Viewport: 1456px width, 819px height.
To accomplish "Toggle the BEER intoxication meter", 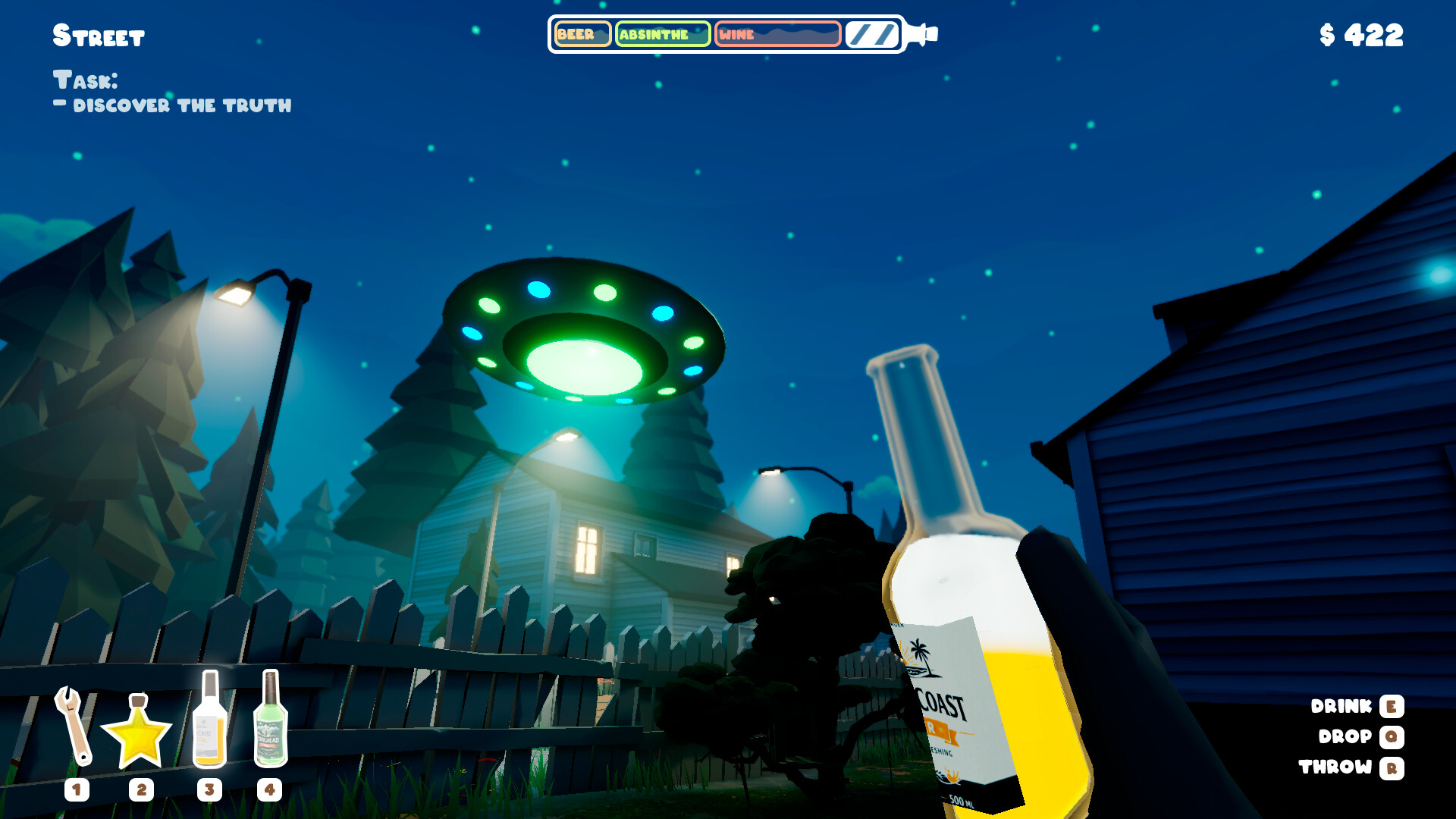I will pyautogui.click(x=582, y=33).
